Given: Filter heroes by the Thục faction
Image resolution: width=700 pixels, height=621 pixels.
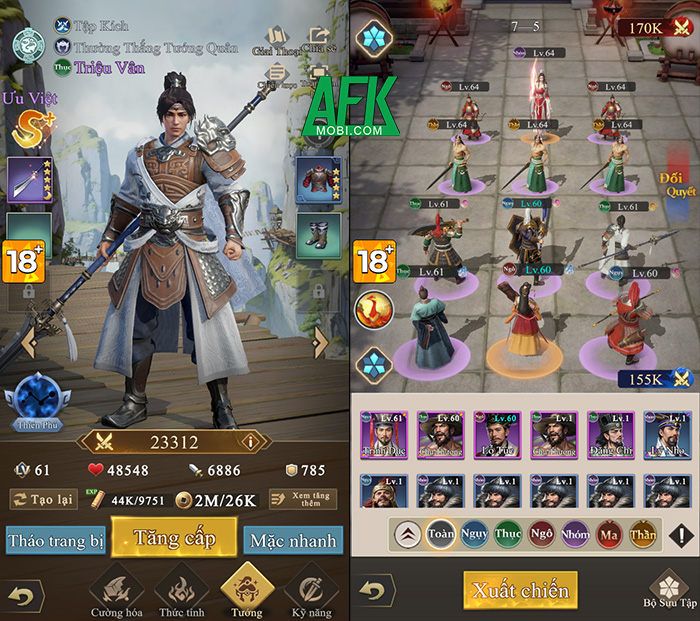Looking at the screenshot, I should pos(507,534).
